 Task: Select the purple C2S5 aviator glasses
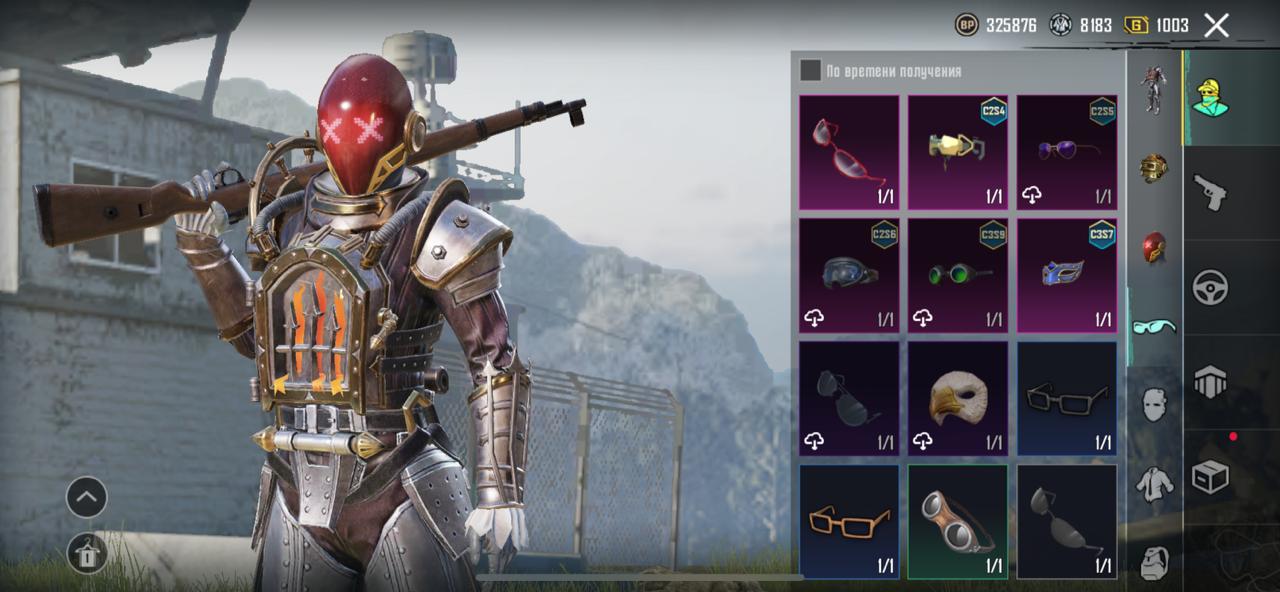[x=1067, y=152]
